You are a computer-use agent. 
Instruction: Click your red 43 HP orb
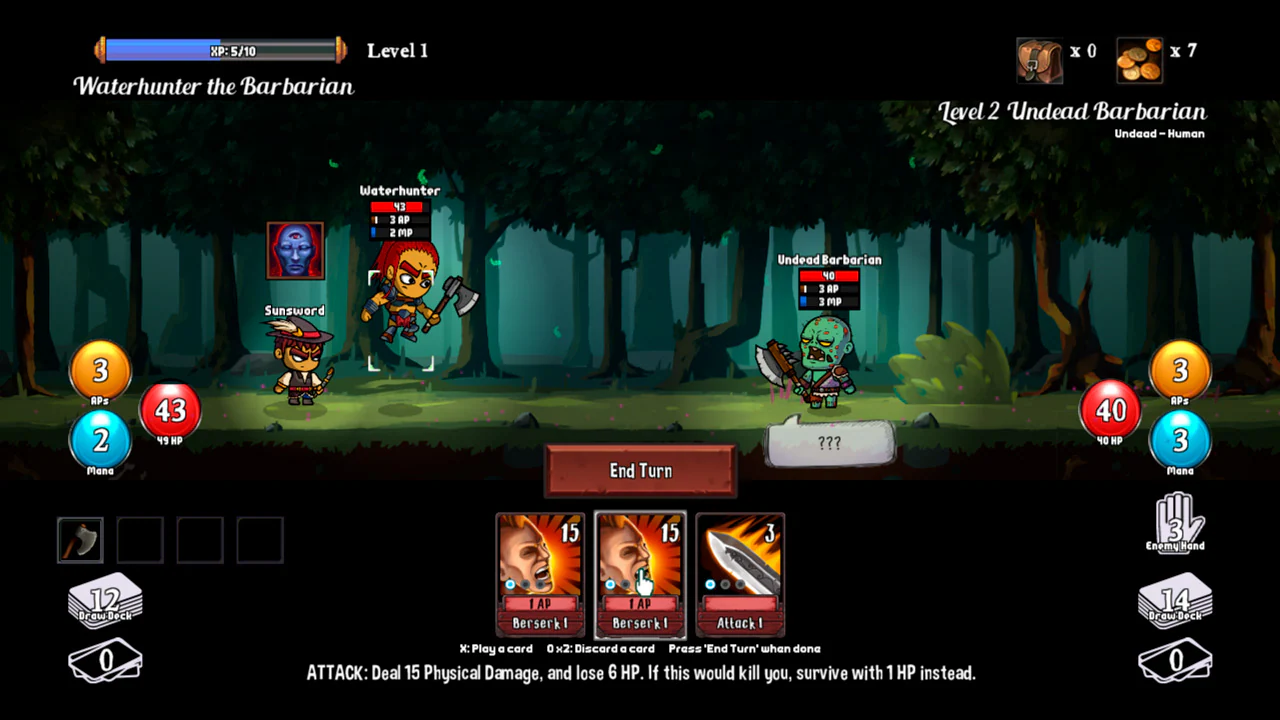point(170,411)
